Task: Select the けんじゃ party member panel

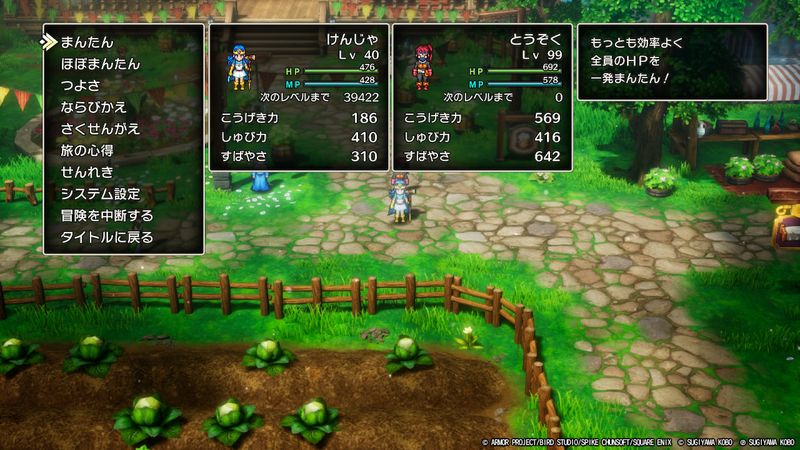Action: coord(297,98)
